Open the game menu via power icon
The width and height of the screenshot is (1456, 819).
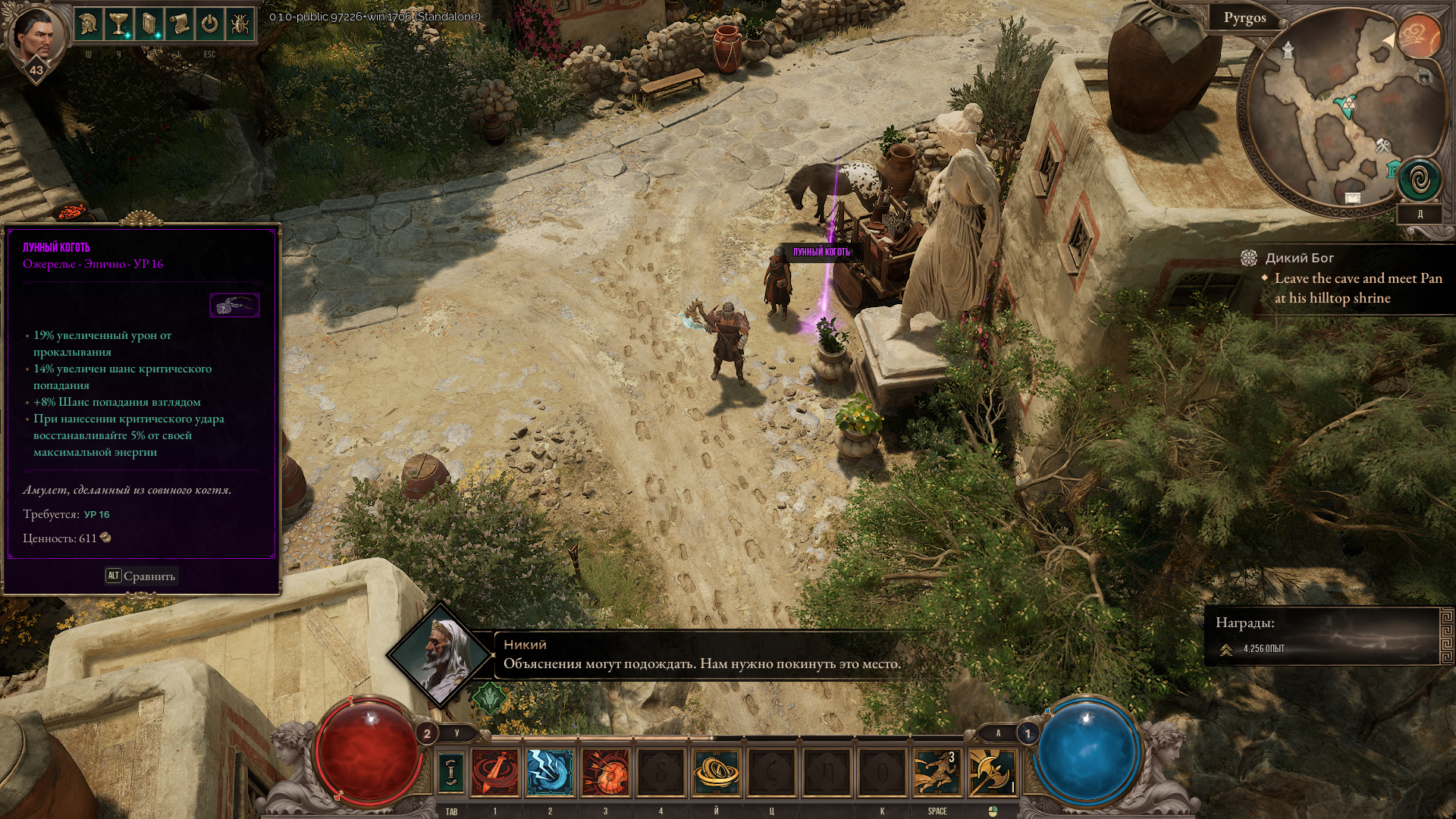[210, 25]
